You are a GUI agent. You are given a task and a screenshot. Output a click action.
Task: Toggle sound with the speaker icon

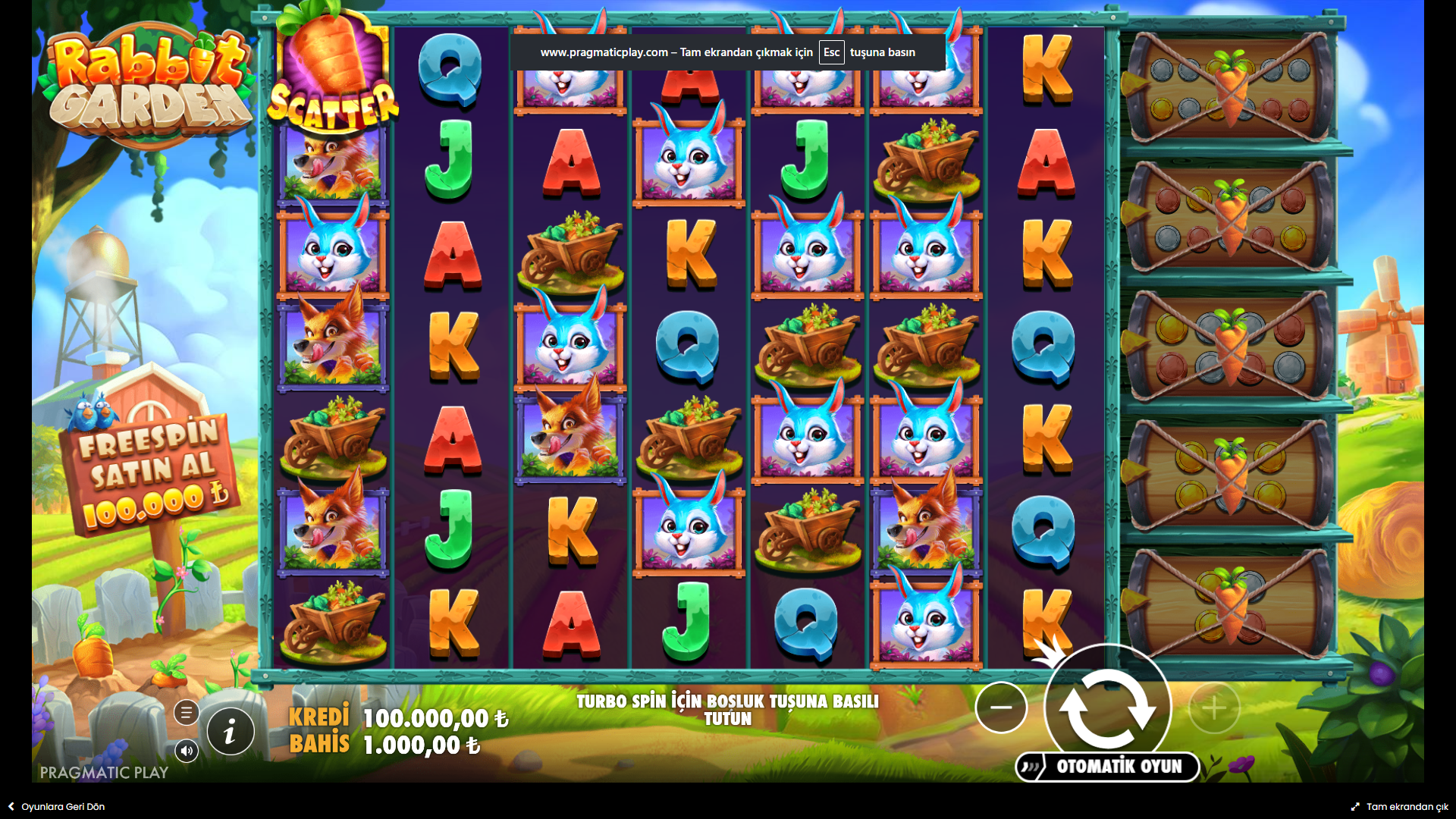click(x=187, y=751)
